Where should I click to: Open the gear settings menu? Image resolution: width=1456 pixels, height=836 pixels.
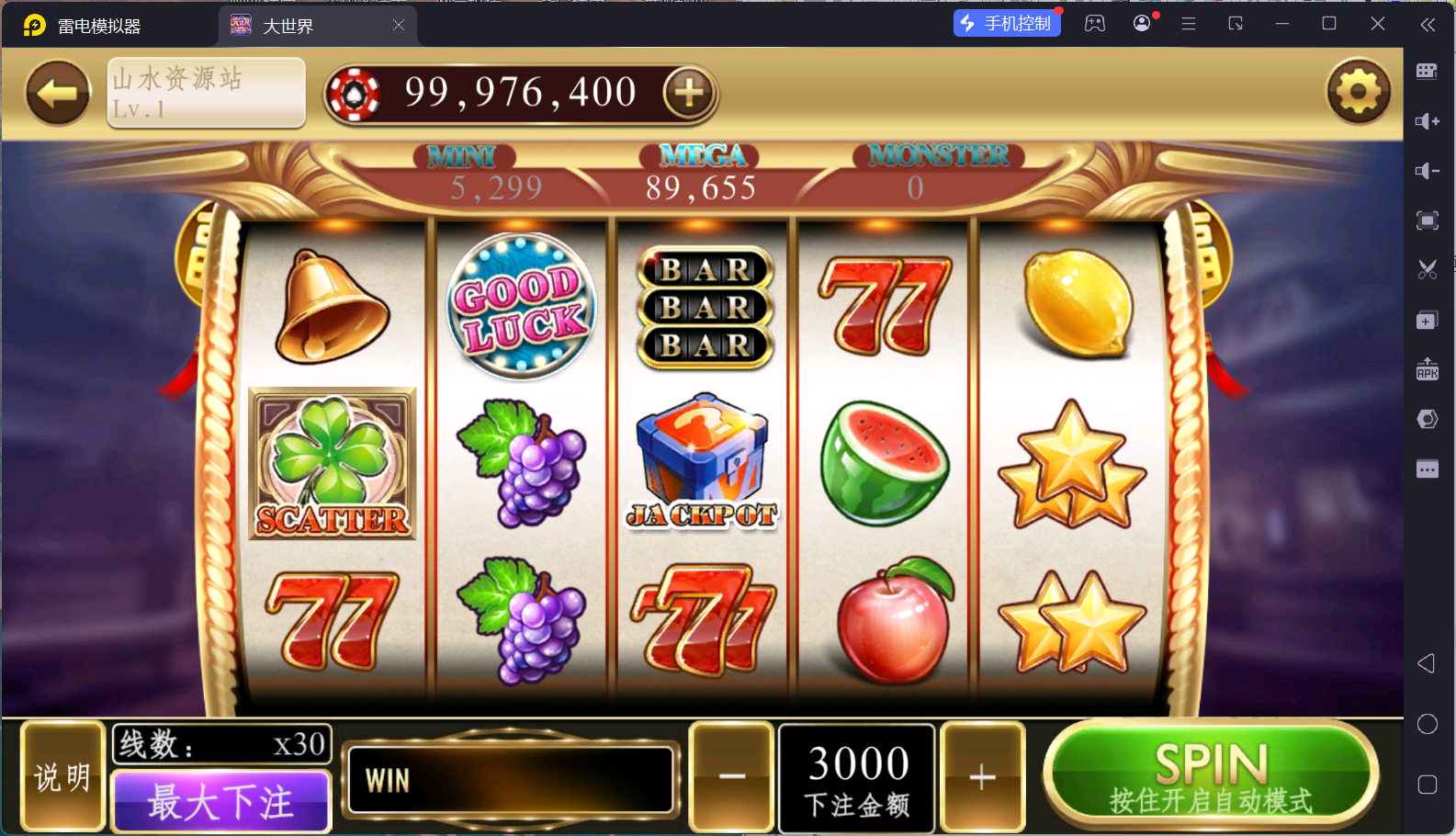point(1358,92)
